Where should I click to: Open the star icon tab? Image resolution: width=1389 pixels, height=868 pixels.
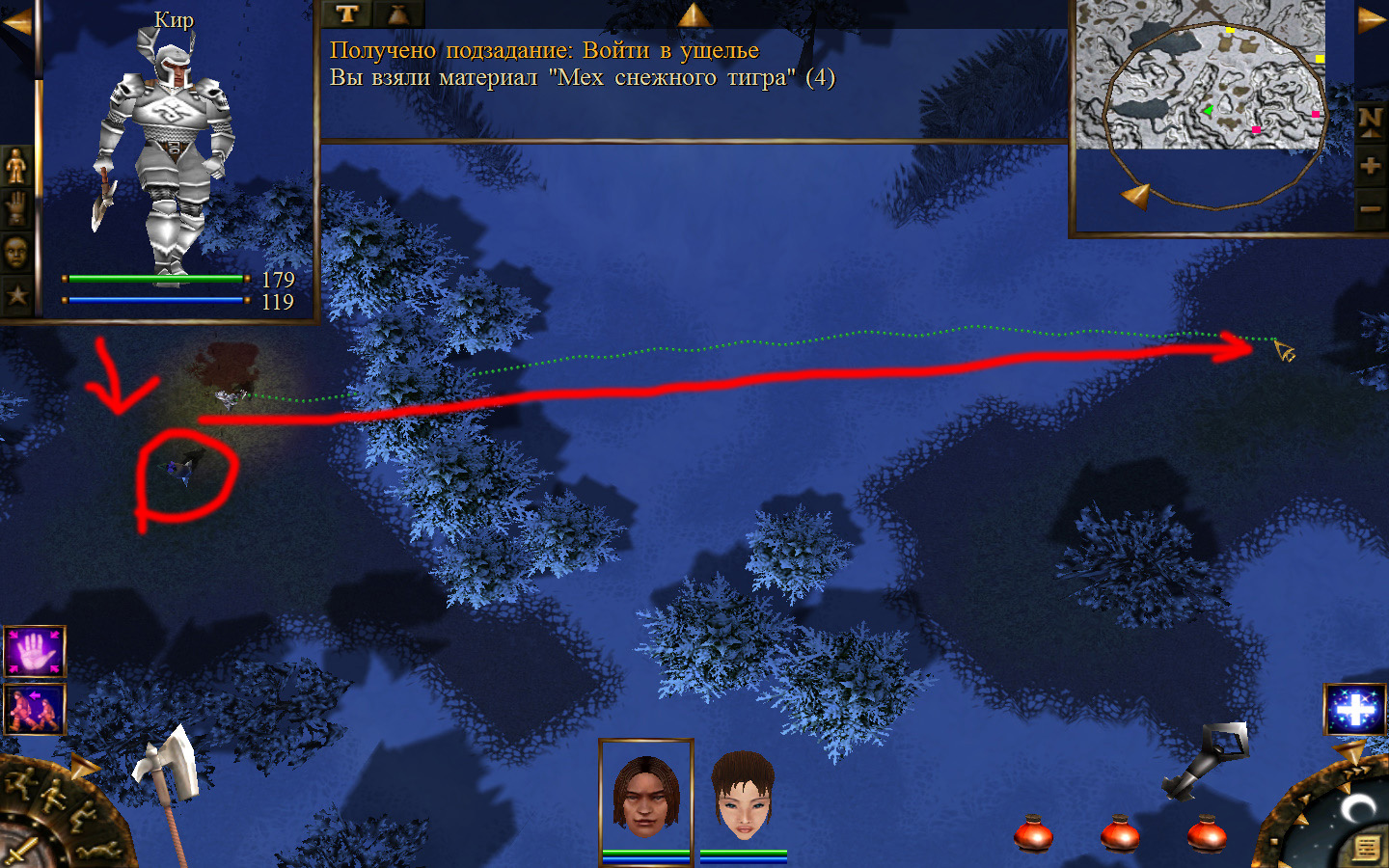[16, 295]
